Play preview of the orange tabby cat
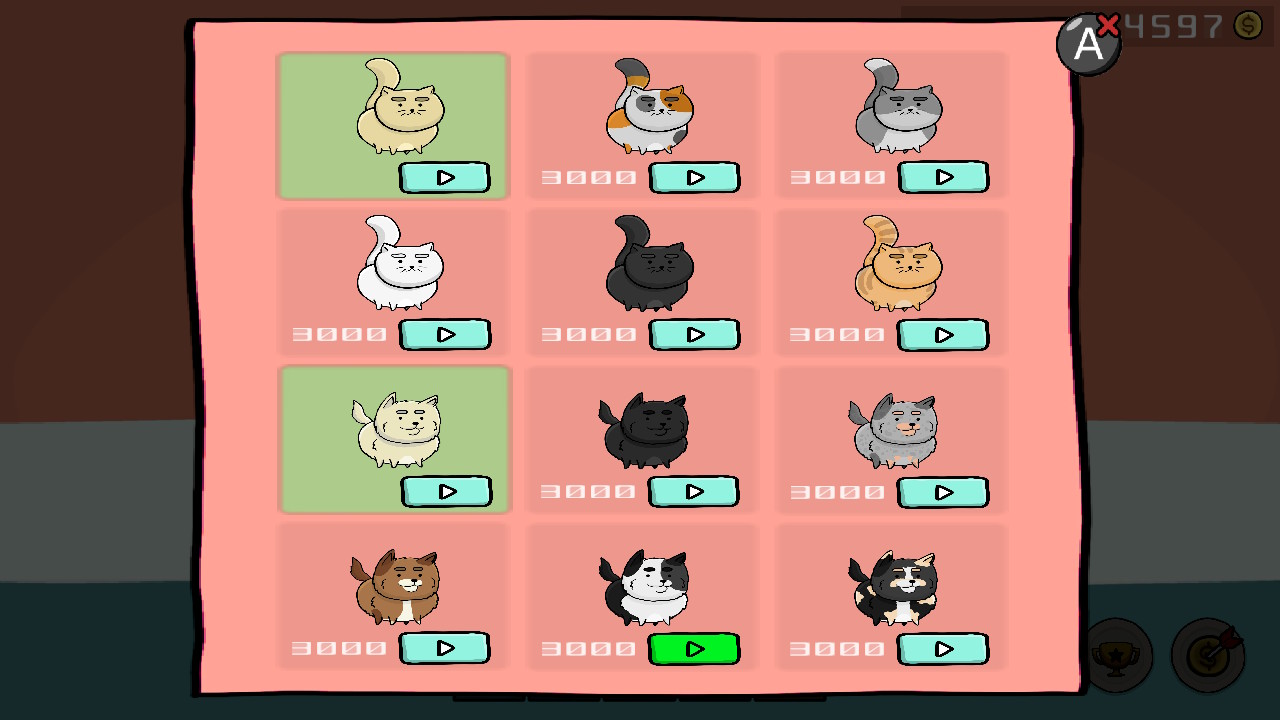 943,335
